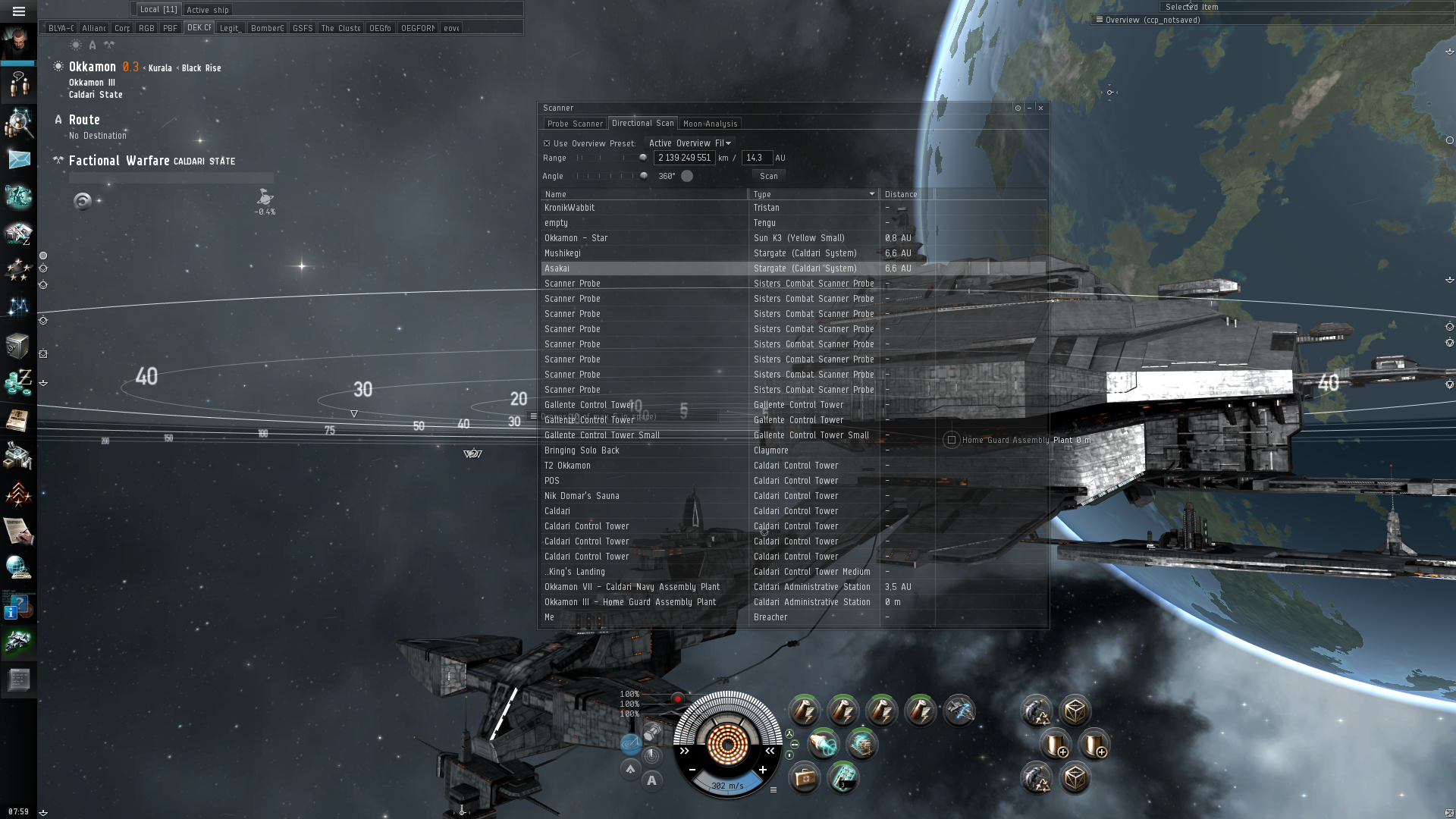The image size is (1456, 819).
Task: Open the Active Overview Filter dropdown
Action: coord(689,143)
